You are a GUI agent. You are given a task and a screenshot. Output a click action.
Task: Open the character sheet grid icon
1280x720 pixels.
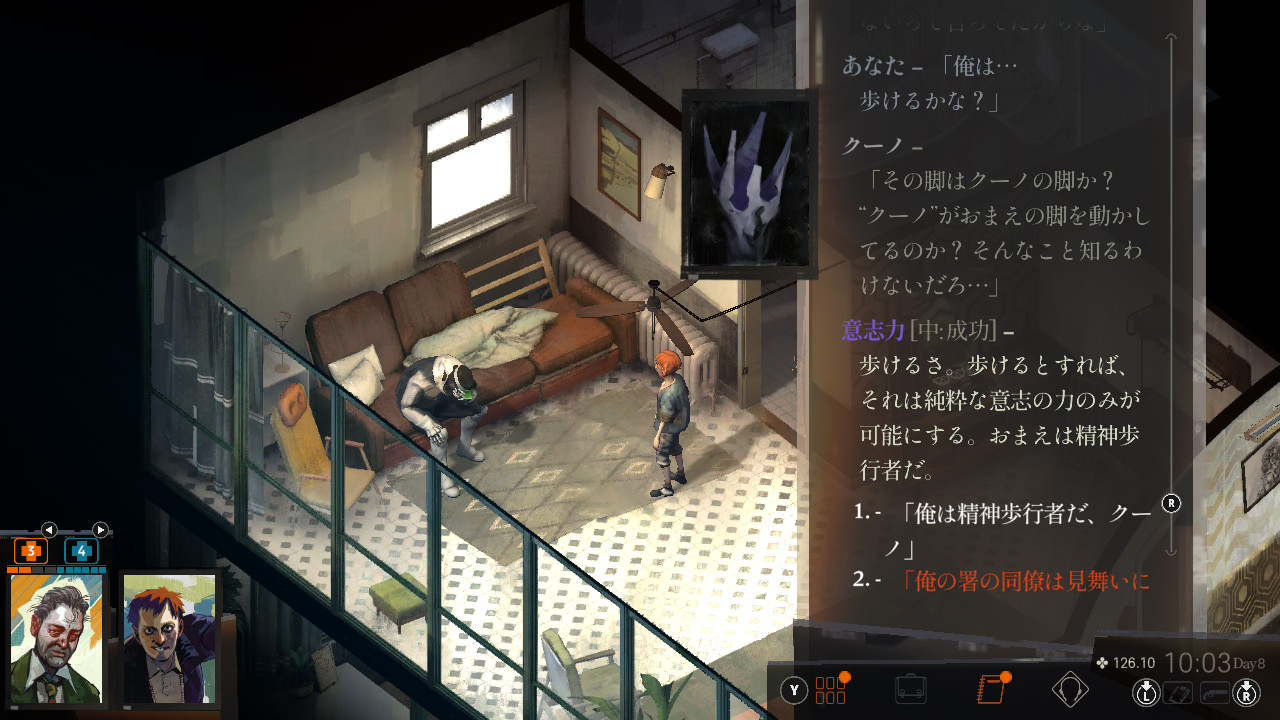click(x=831, y=689)
